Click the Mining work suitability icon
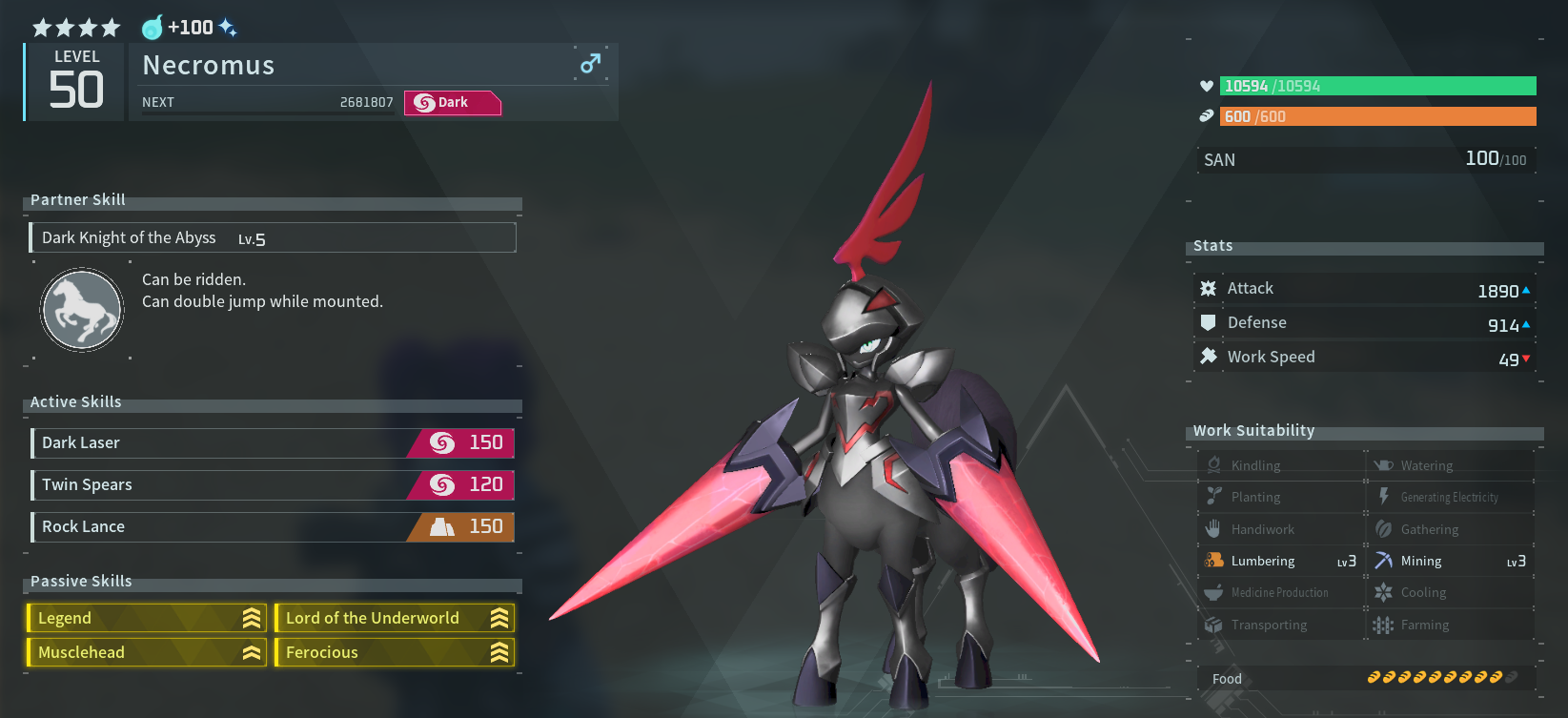1568x718 pixels. (1383, 561)
